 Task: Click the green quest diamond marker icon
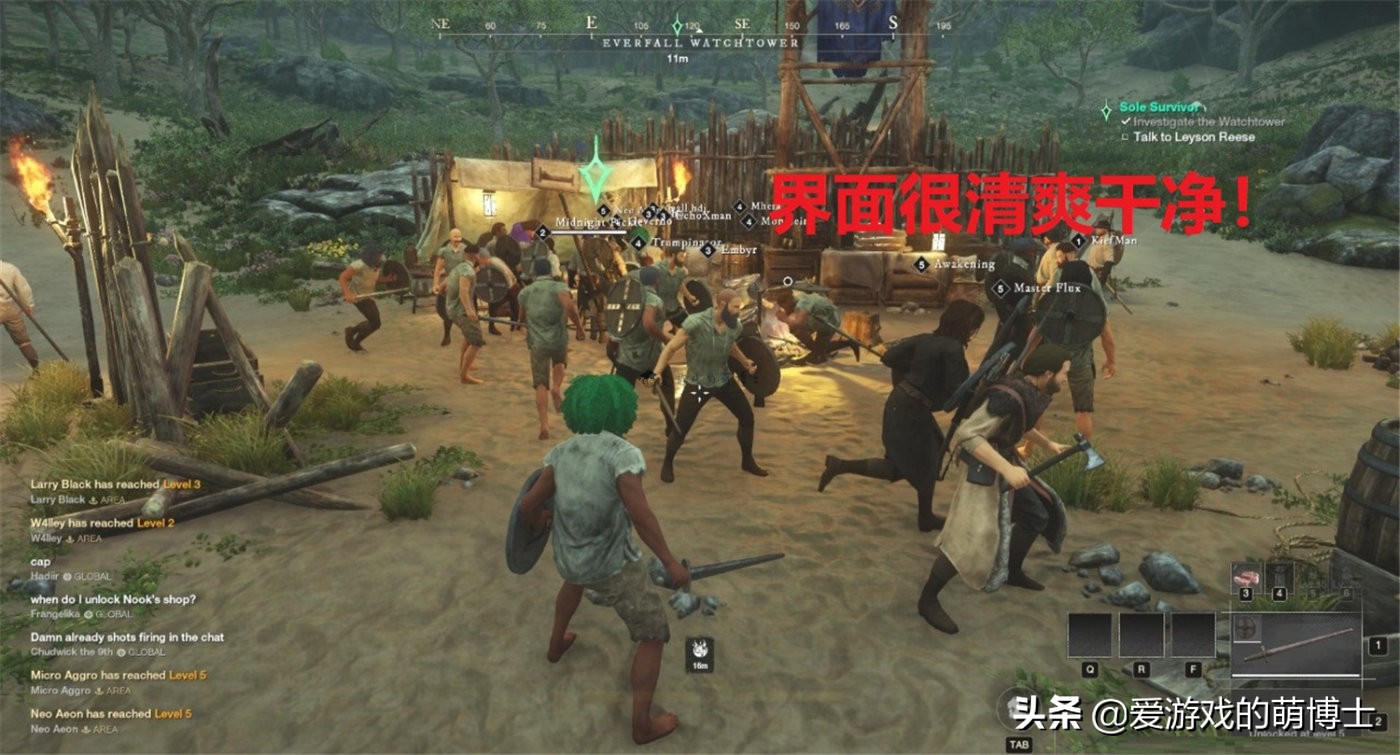pyautogui.click(x=1106, y=110)
